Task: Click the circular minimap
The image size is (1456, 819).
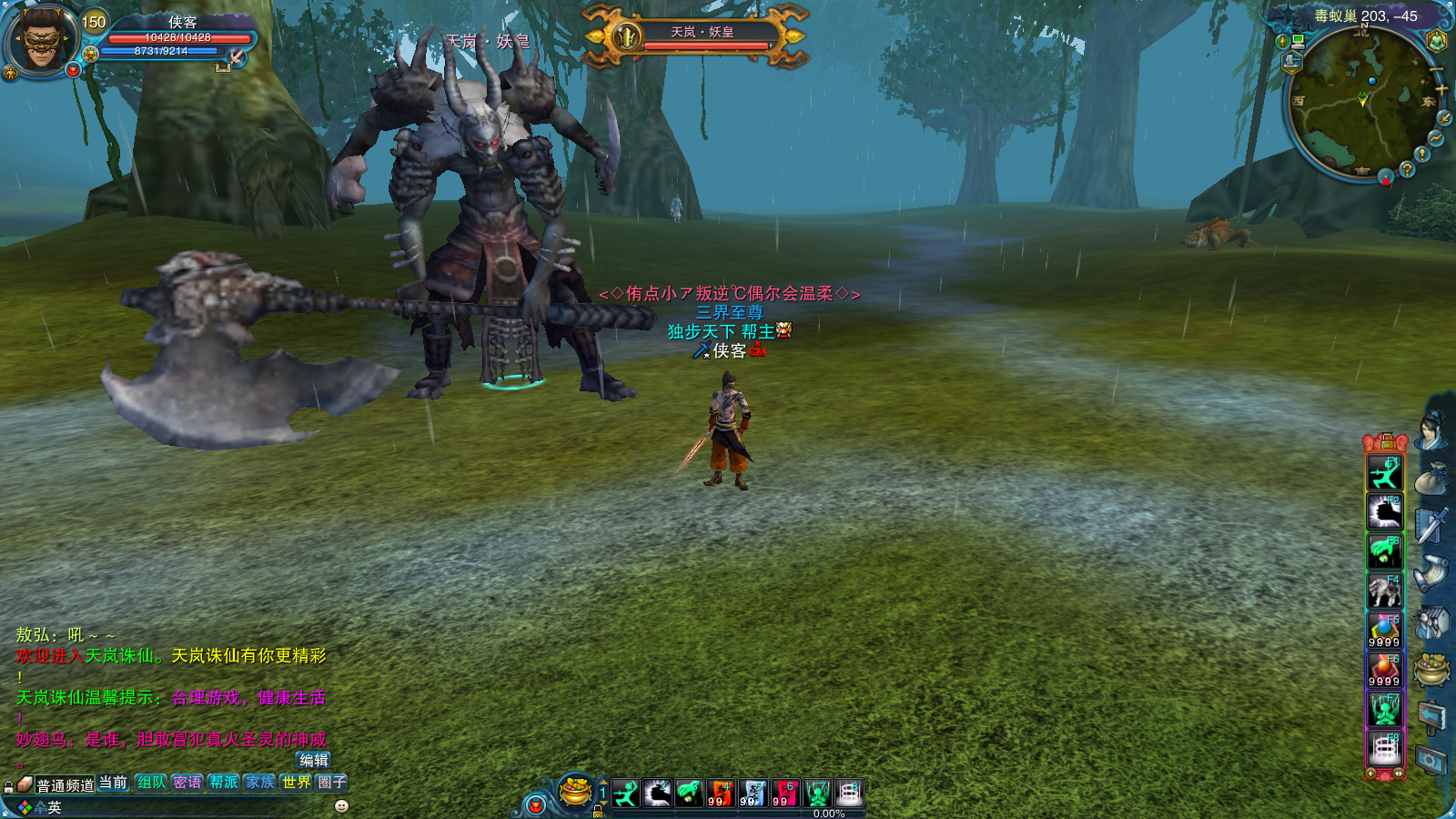Action: tap(1359, 103)
